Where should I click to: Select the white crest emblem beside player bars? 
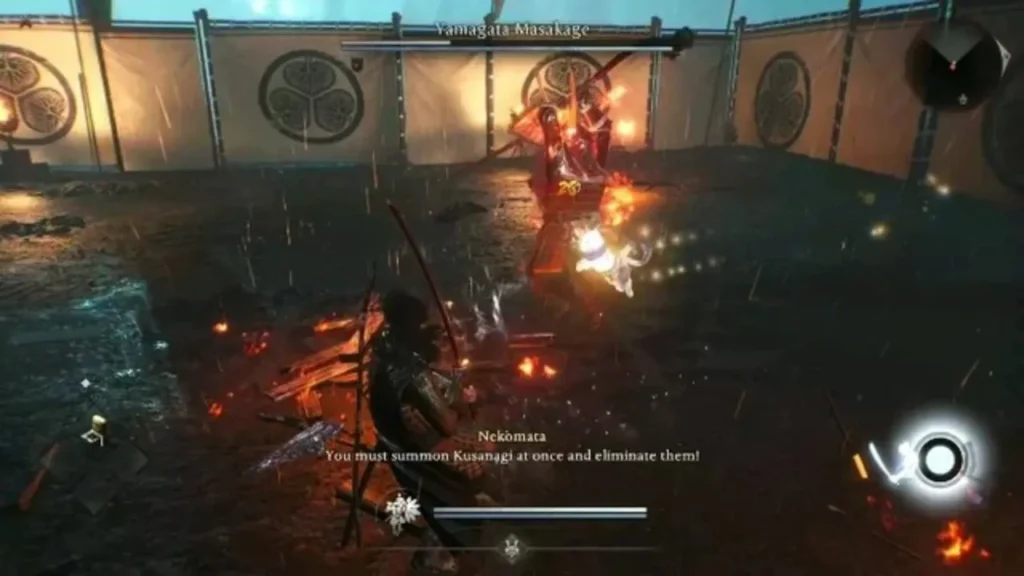click(x=404, y=512)
